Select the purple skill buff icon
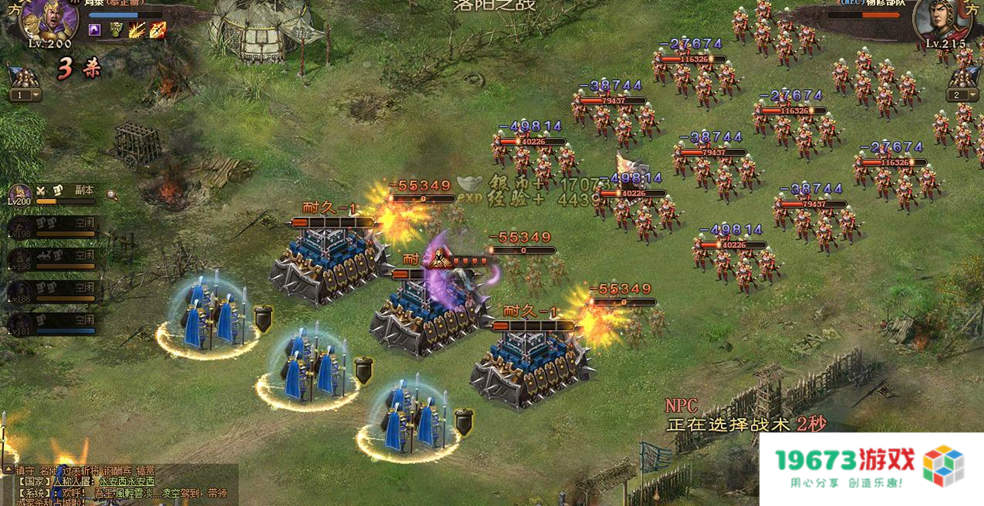The width and height of the screenshot is (984, 506). pyautogui.click(x=95, y=31)
